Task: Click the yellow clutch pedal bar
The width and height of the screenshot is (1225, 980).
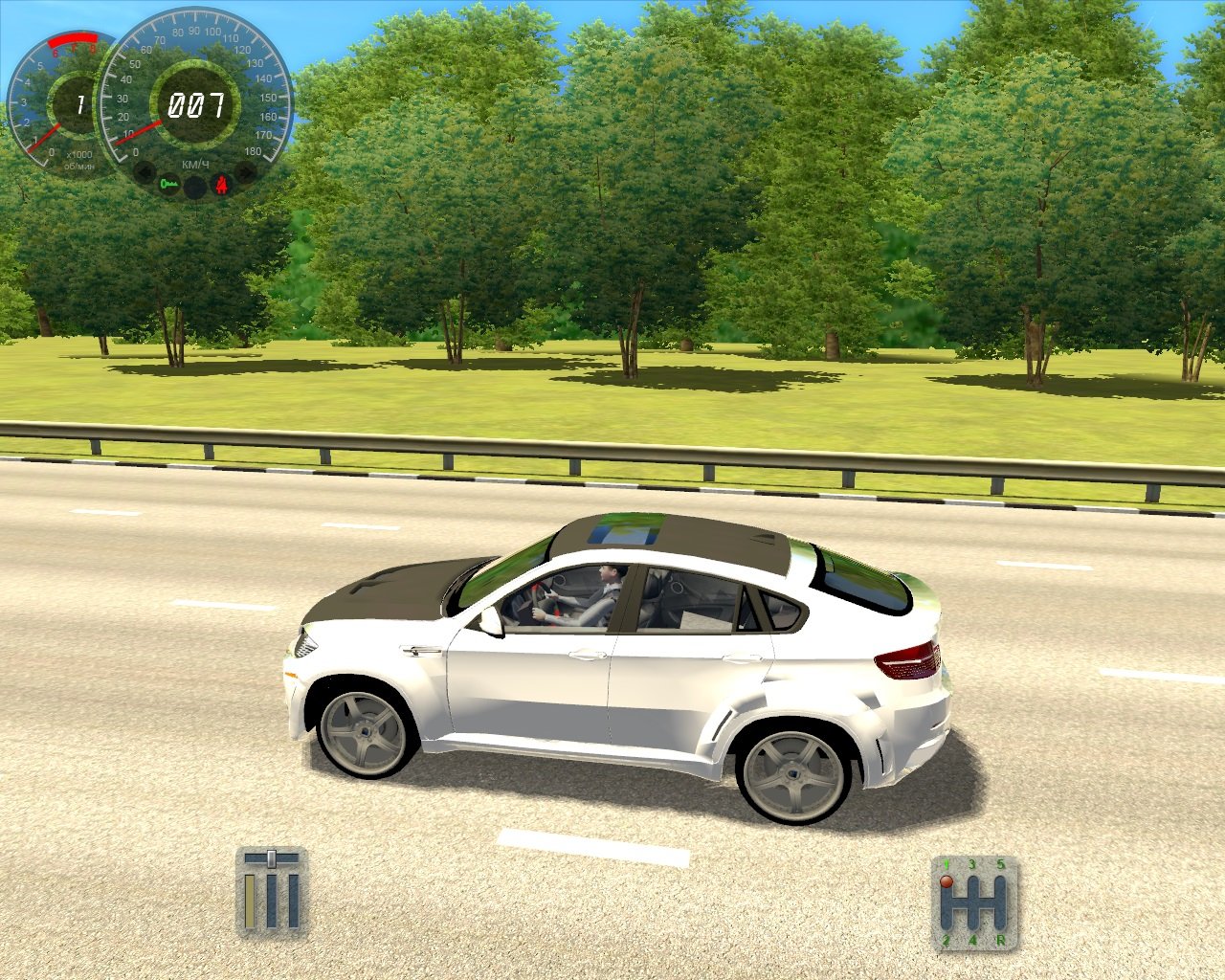Action: (x=250, y=902)
